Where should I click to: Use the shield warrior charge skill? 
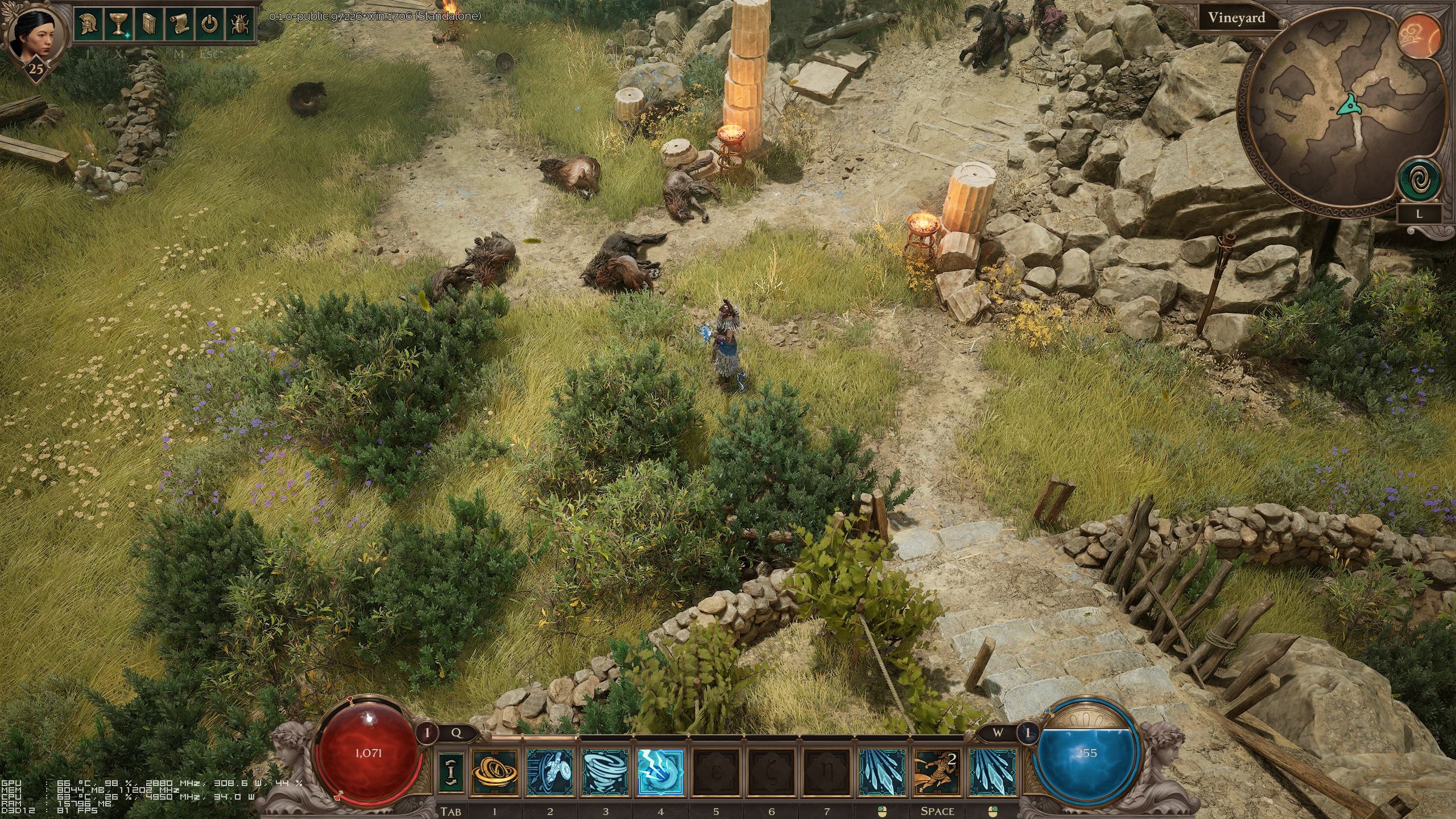[x=549, y=772]
